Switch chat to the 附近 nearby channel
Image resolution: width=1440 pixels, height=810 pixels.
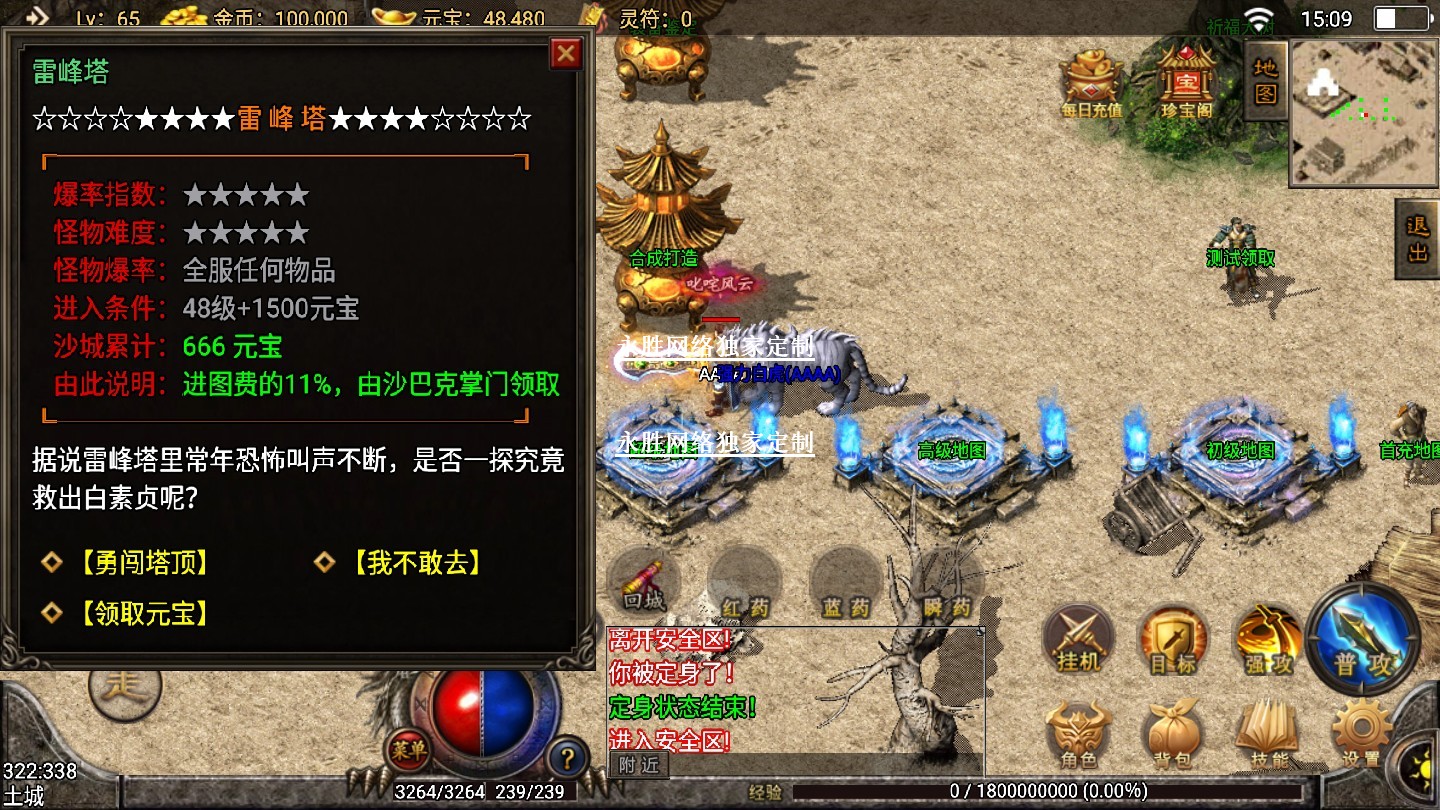point(638,765)
